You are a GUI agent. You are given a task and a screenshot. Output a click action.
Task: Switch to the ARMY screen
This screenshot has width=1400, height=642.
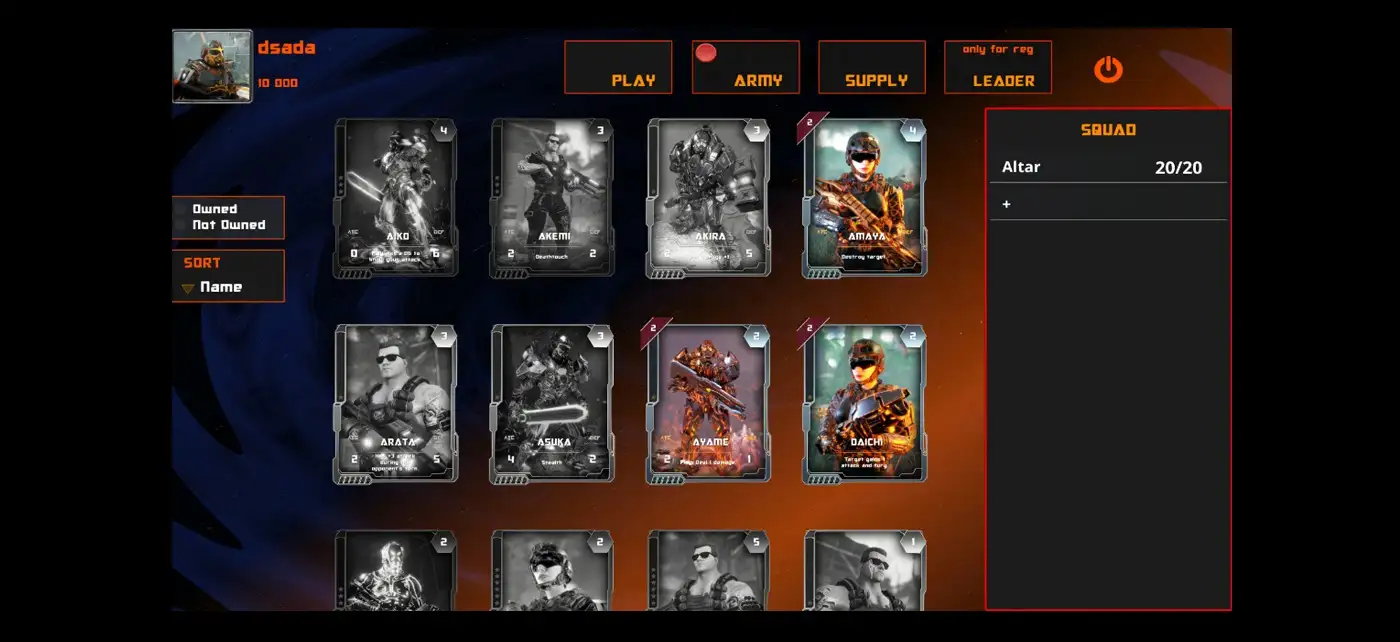(x=745, y=67)
